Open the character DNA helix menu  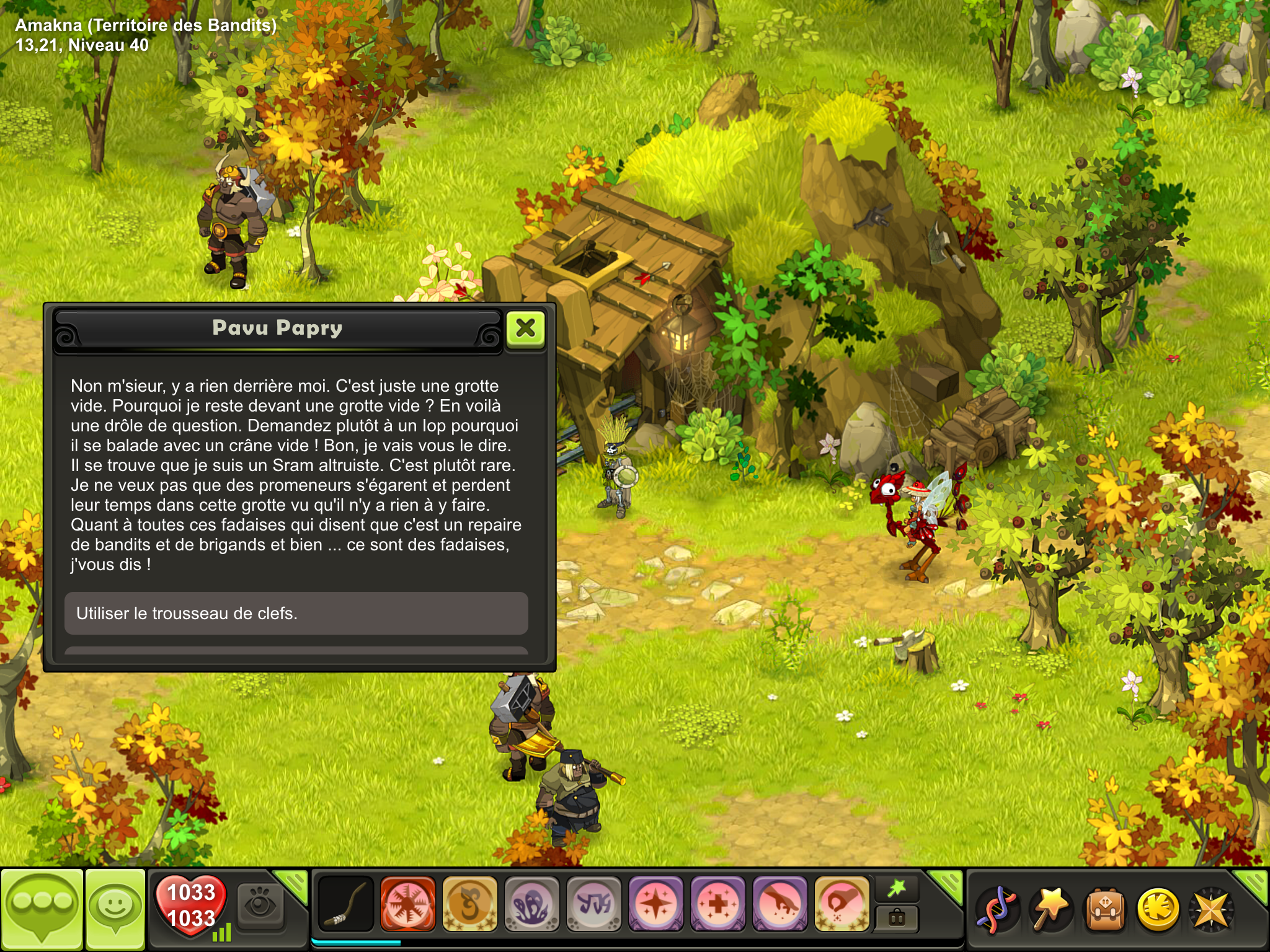pos(996,910)
